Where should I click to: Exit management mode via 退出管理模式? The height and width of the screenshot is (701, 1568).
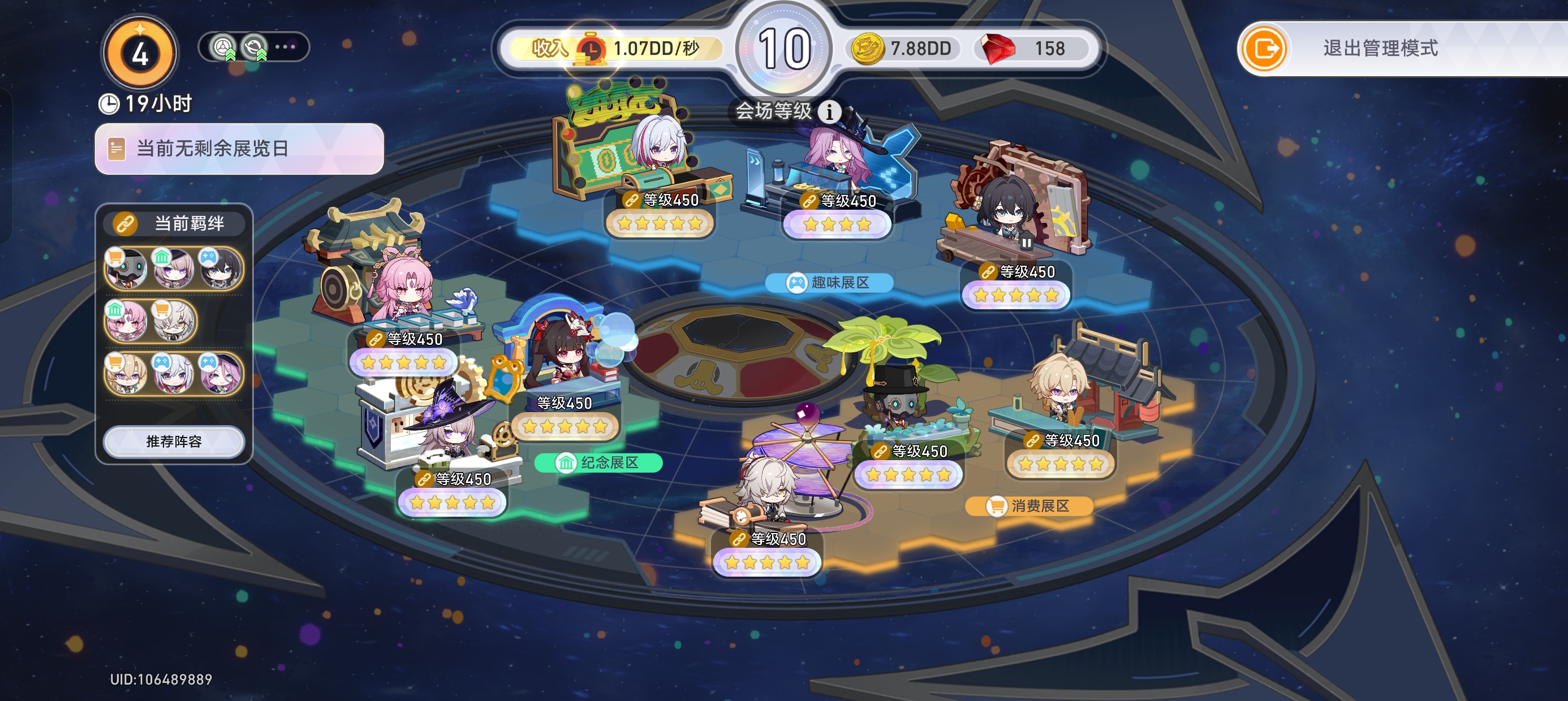(x=1379, y=49)
